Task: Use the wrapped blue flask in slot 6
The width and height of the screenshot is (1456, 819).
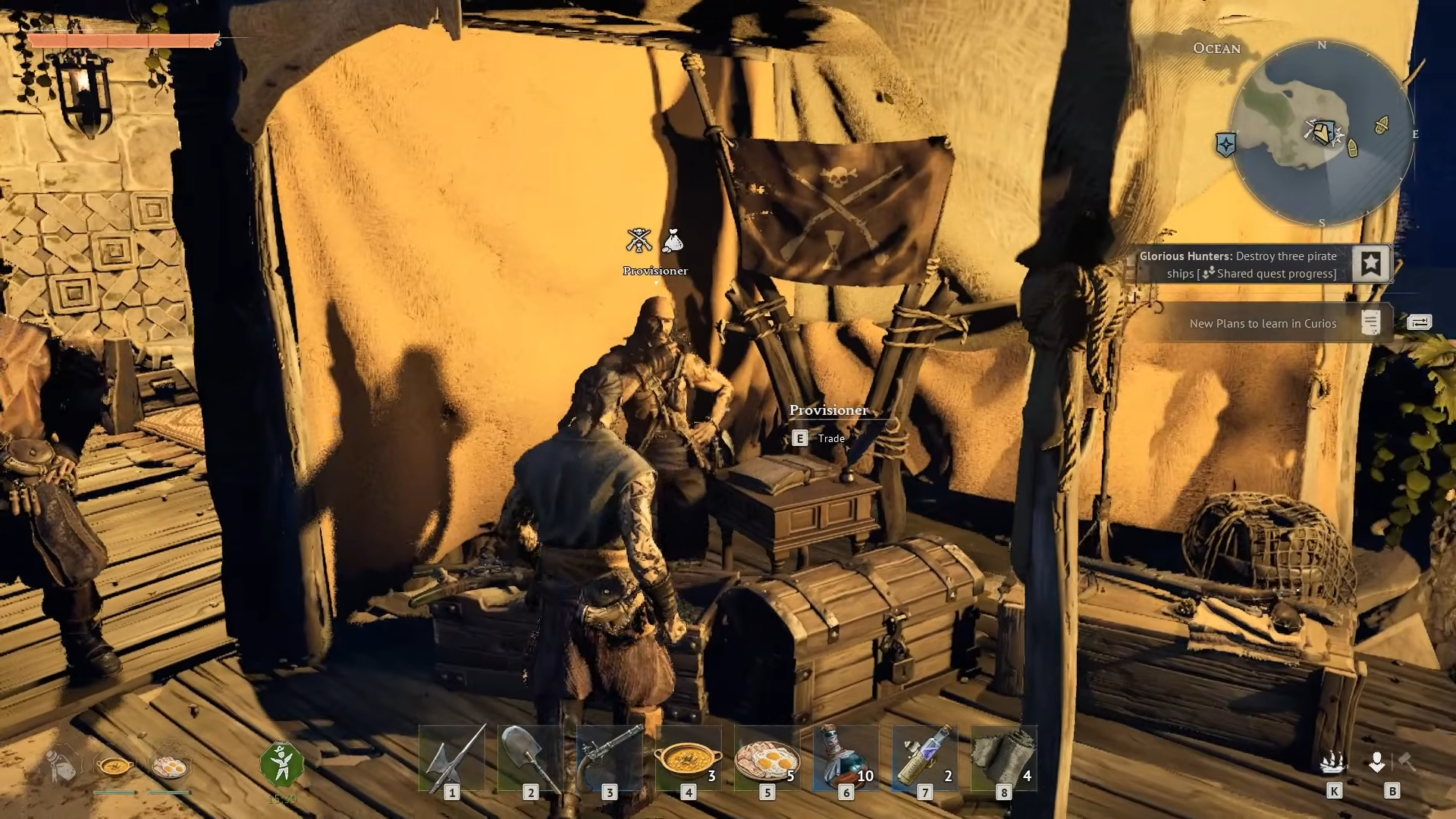Action: (846, 758)
